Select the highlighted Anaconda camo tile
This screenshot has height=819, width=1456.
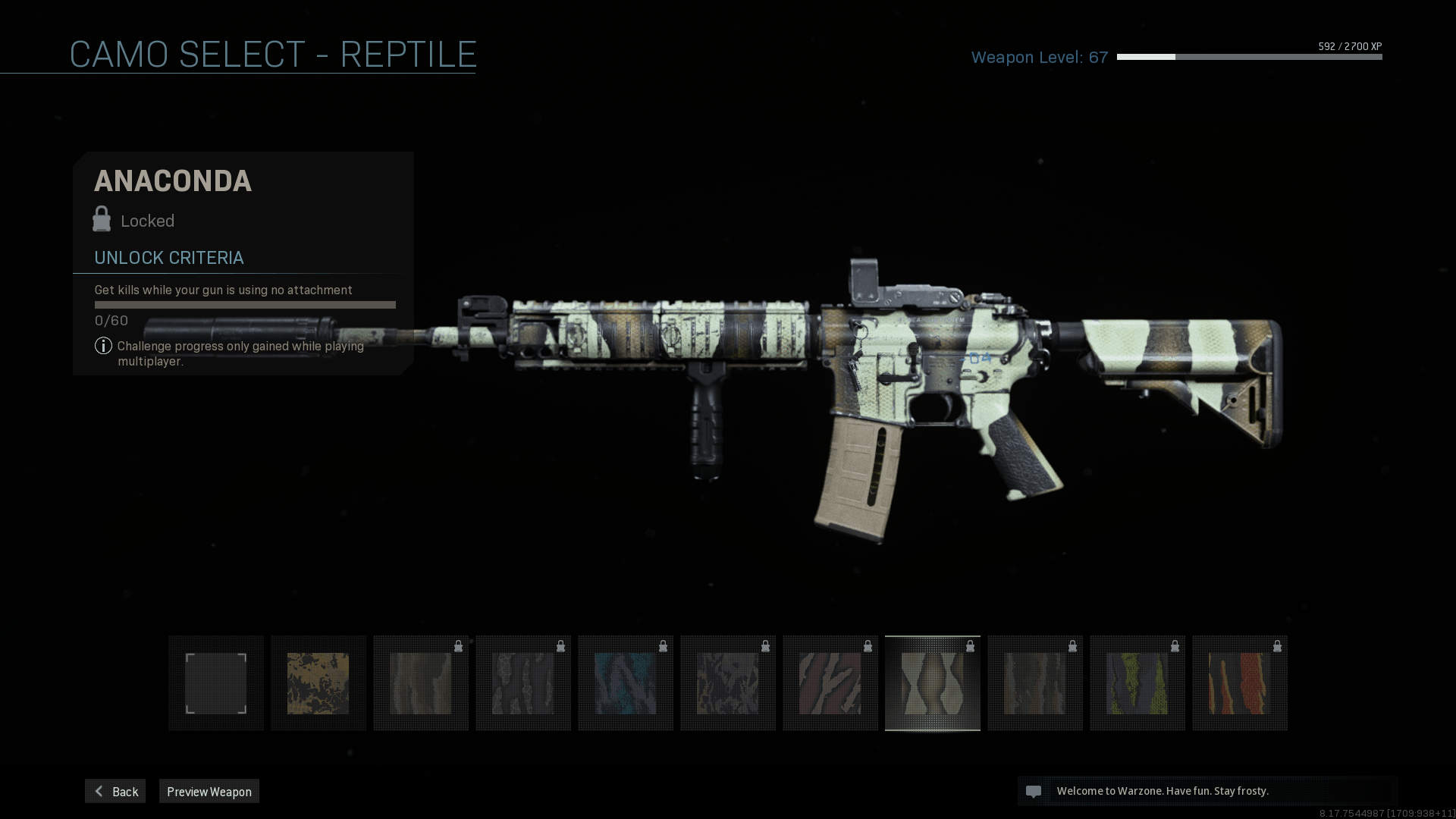[x=933, y=683]
